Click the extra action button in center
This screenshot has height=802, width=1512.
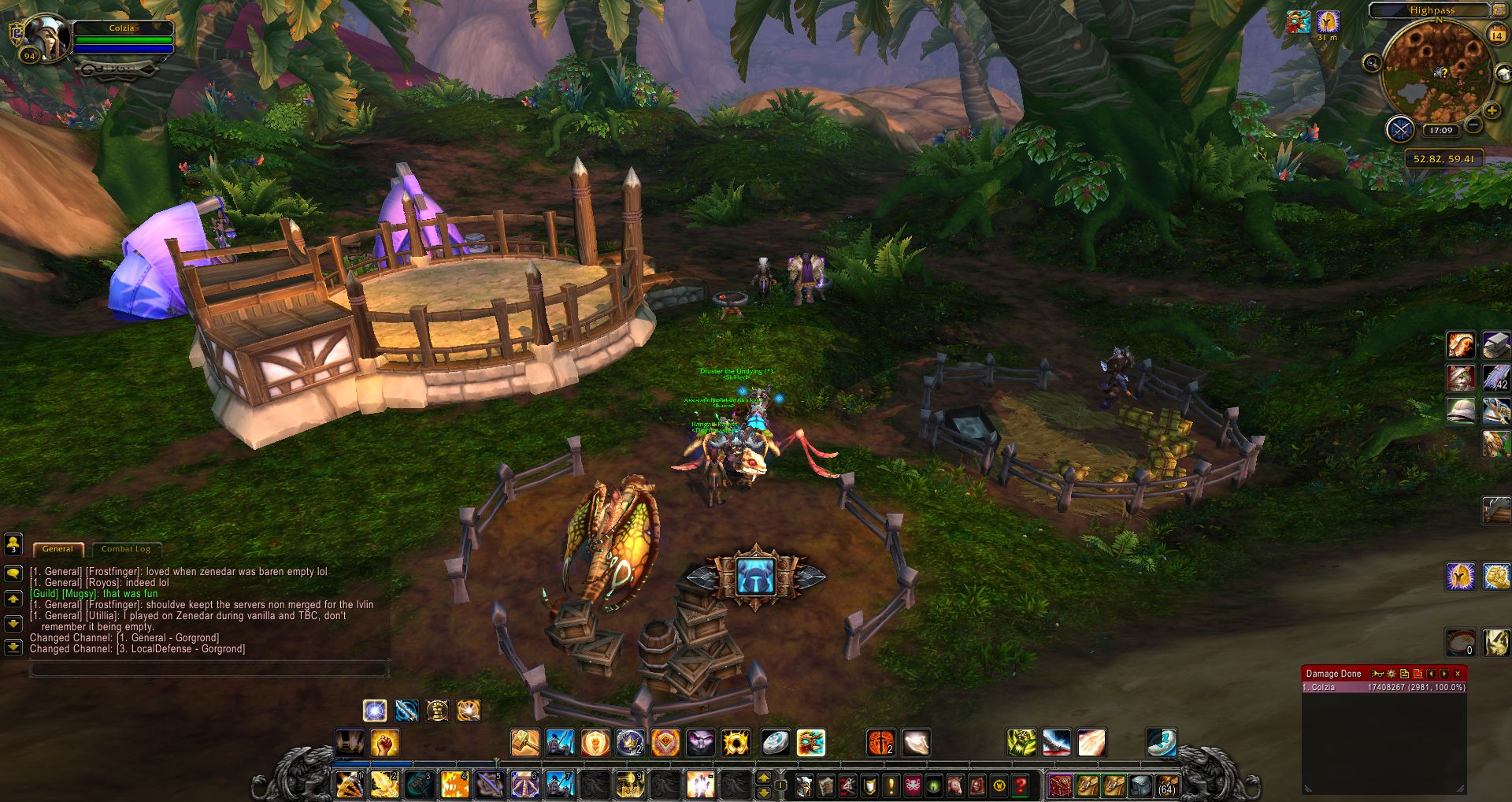(756, 577)
